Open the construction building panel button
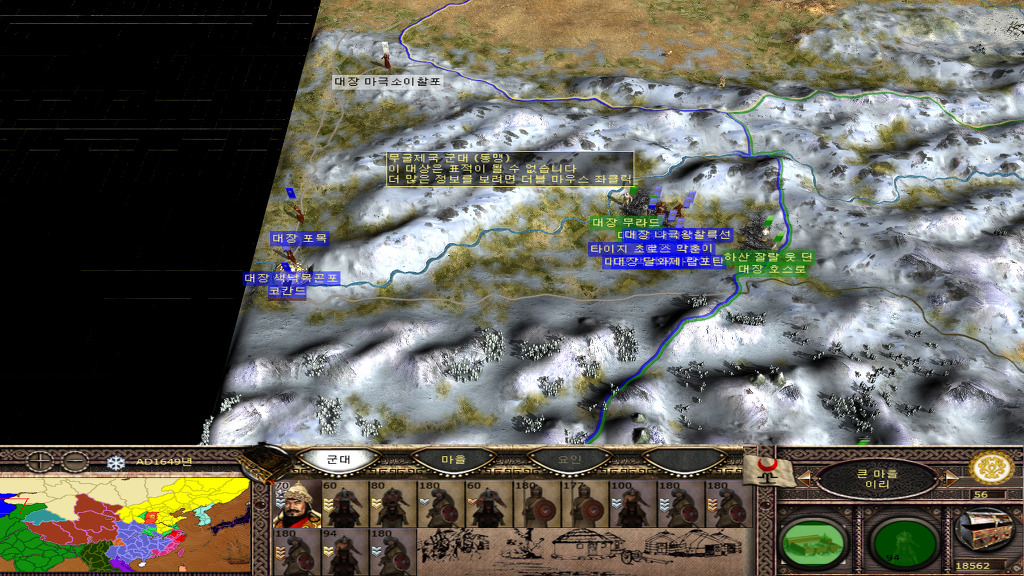Viewport: 1024px width, 576px height. tap(810, 541)
